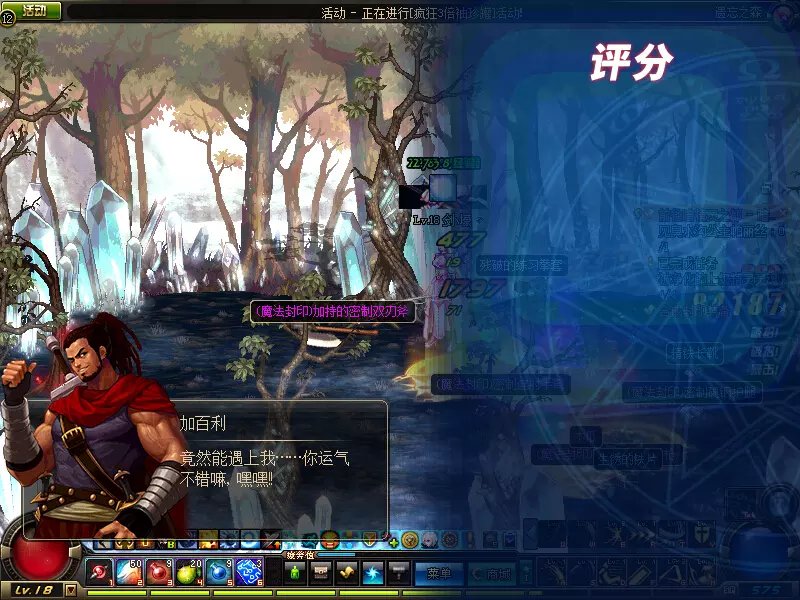Click the treasure chest icon in the bottom bar

coord(321,572)
